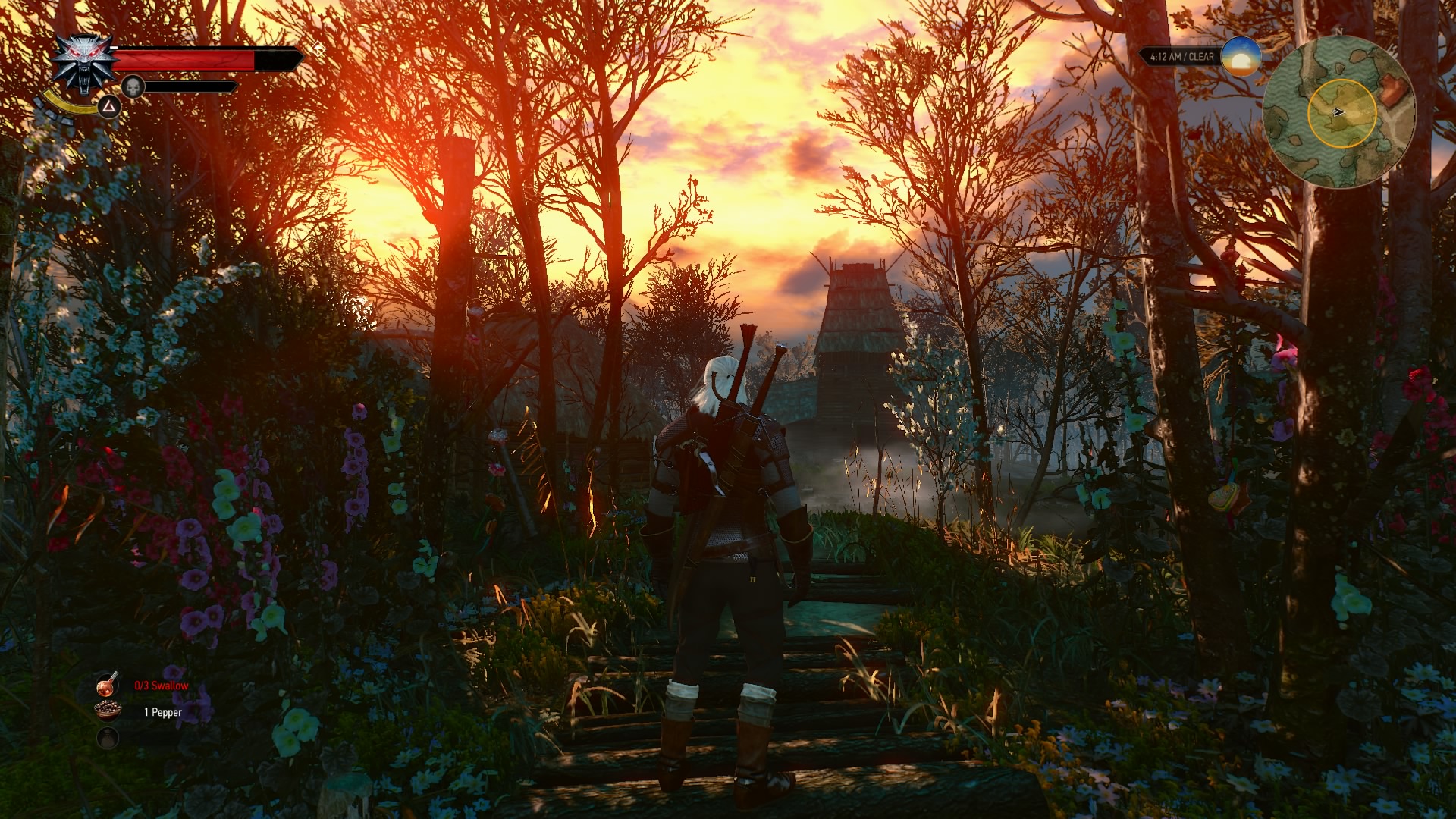Click the skull toxicity icon

(133, 86)
